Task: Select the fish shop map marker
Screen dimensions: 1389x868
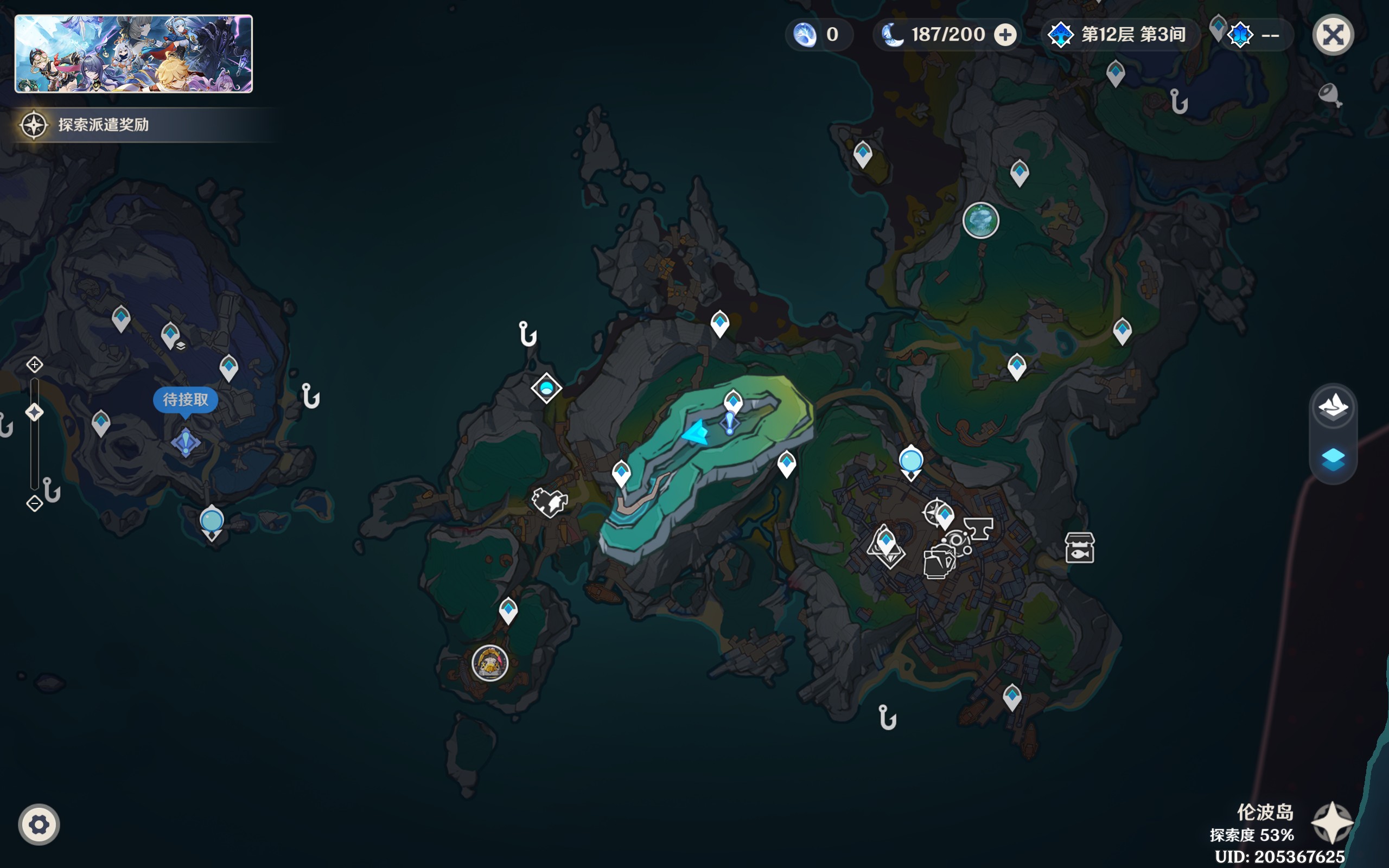Action: [1079, 548]
